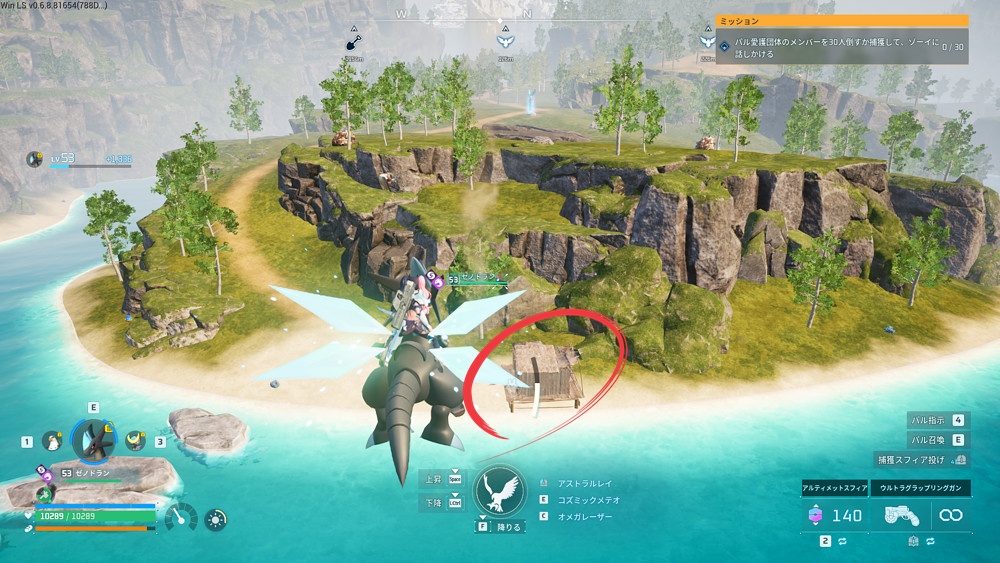The width and height of the screenshot is (1000, 563).
Task: Click the sun time-of-day indicator
Action: coord(215,519)
